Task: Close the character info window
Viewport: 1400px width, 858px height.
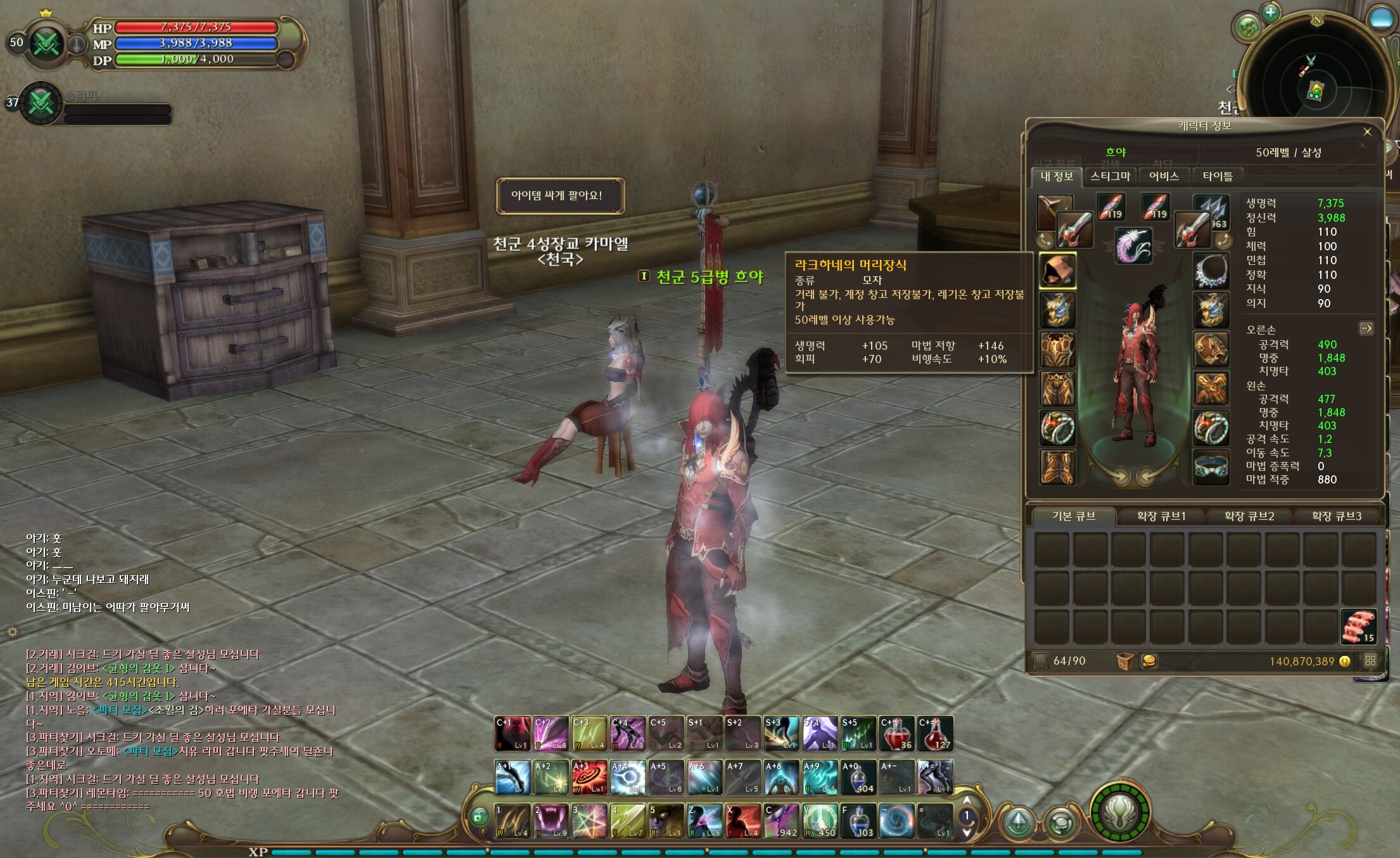Action: click(x=1367, y=132)
